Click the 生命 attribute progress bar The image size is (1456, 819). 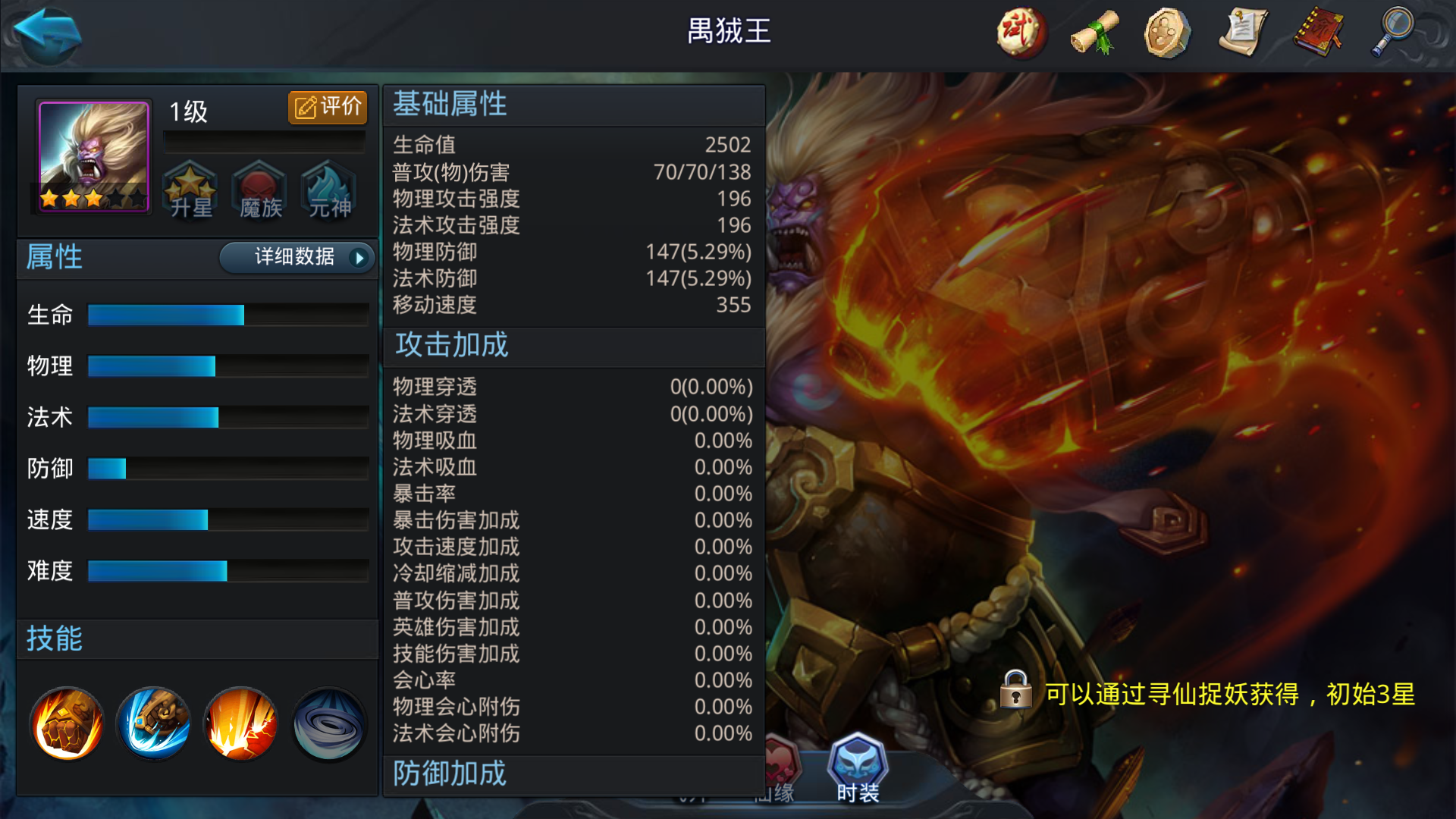[x=226, y=315]
